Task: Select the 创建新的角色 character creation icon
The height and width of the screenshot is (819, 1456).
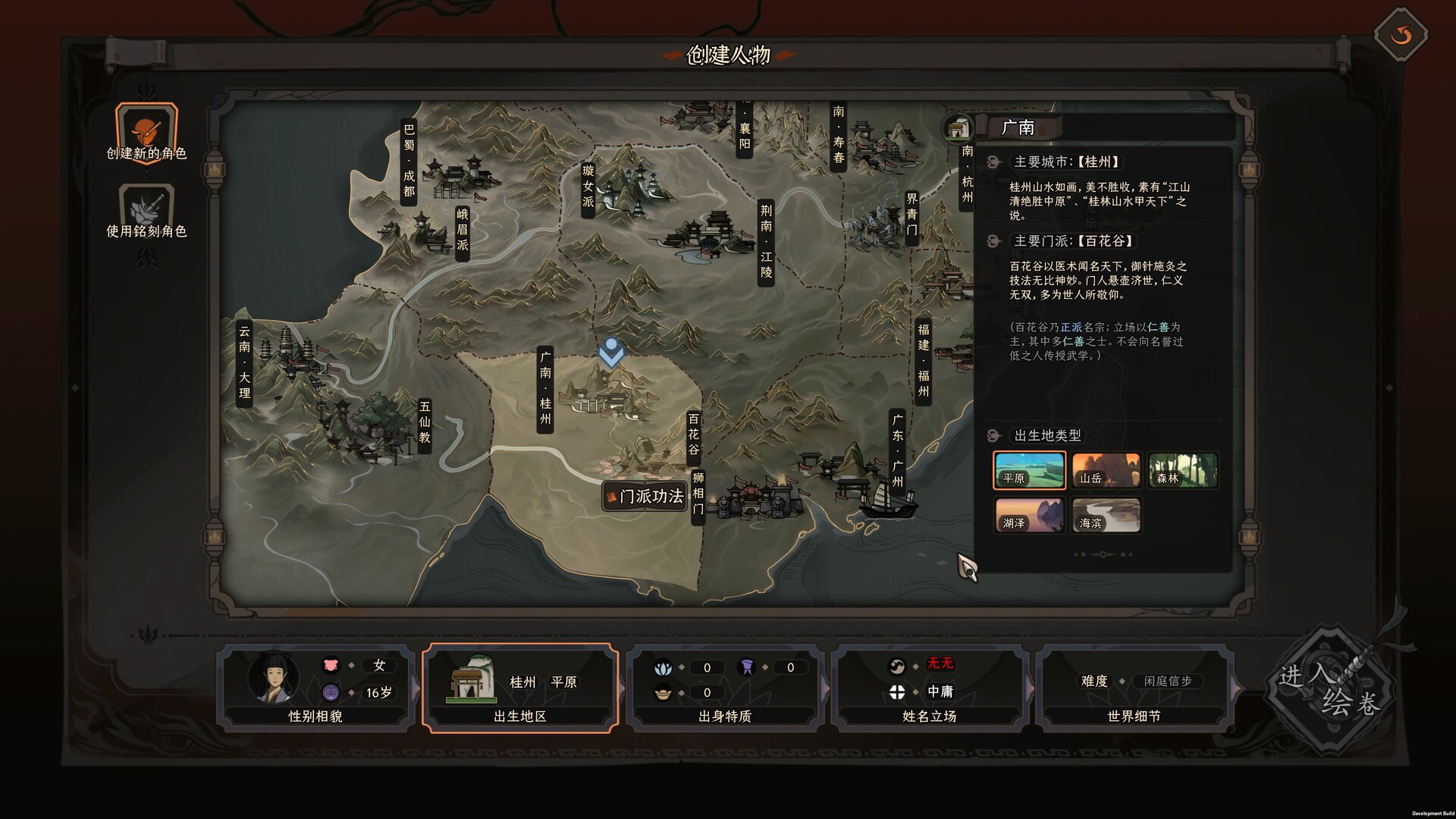Action: (x=146, y=130)
